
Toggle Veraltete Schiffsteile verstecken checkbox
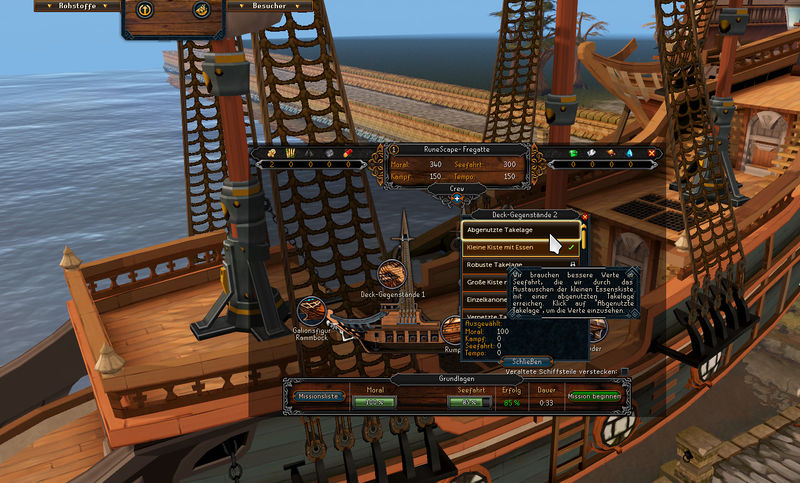(625, 371)
